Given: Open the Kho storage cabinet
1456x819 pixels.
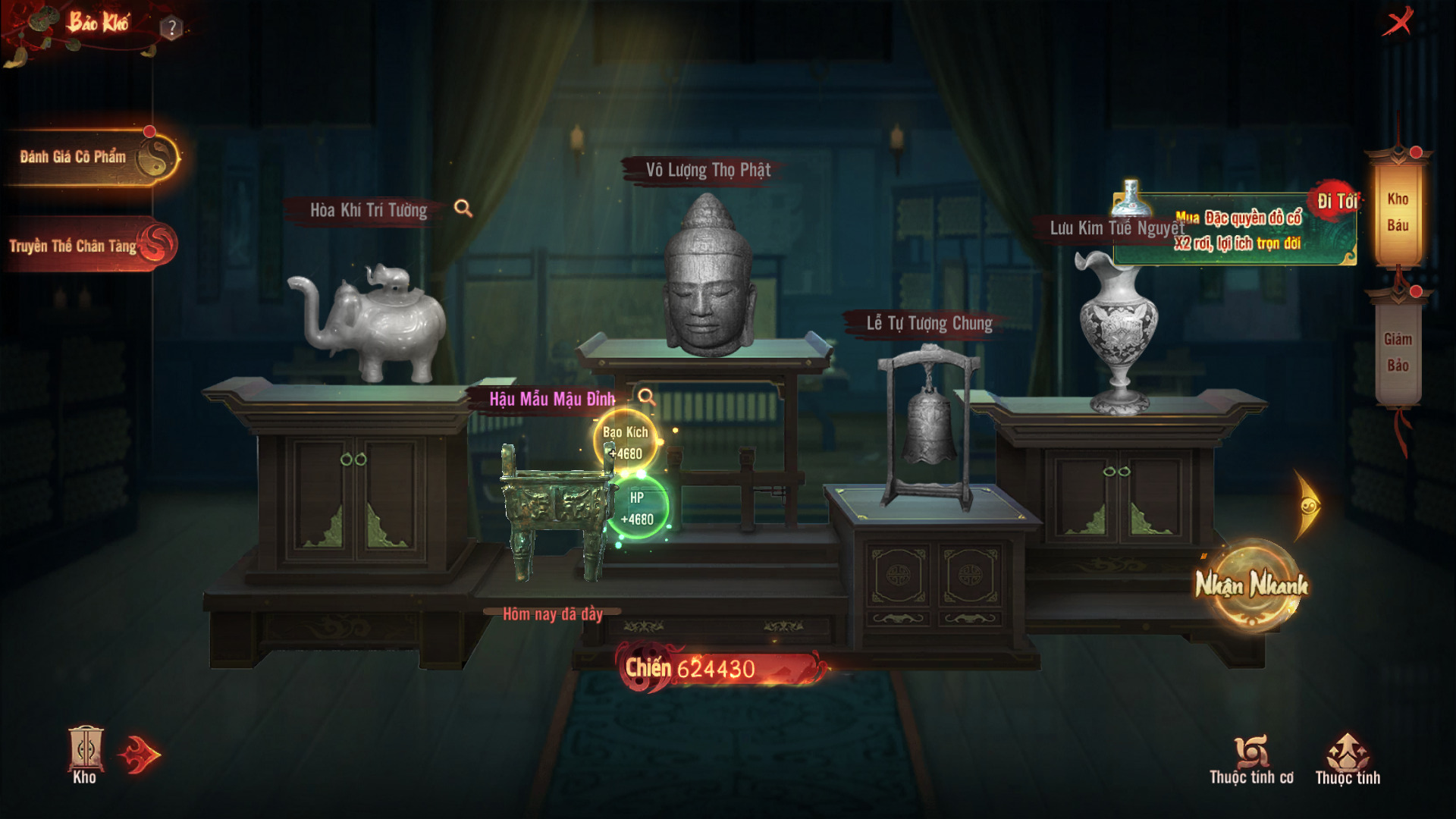Looking at the screenshot, I should (x=85, y=755).
